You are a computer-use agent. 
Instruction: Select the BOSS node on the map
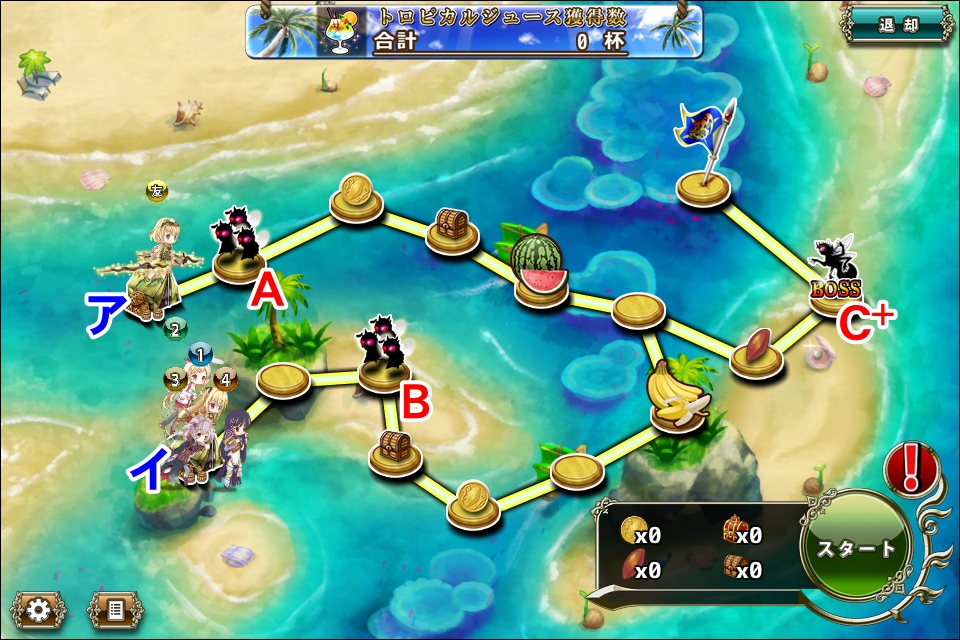point(835,278)
